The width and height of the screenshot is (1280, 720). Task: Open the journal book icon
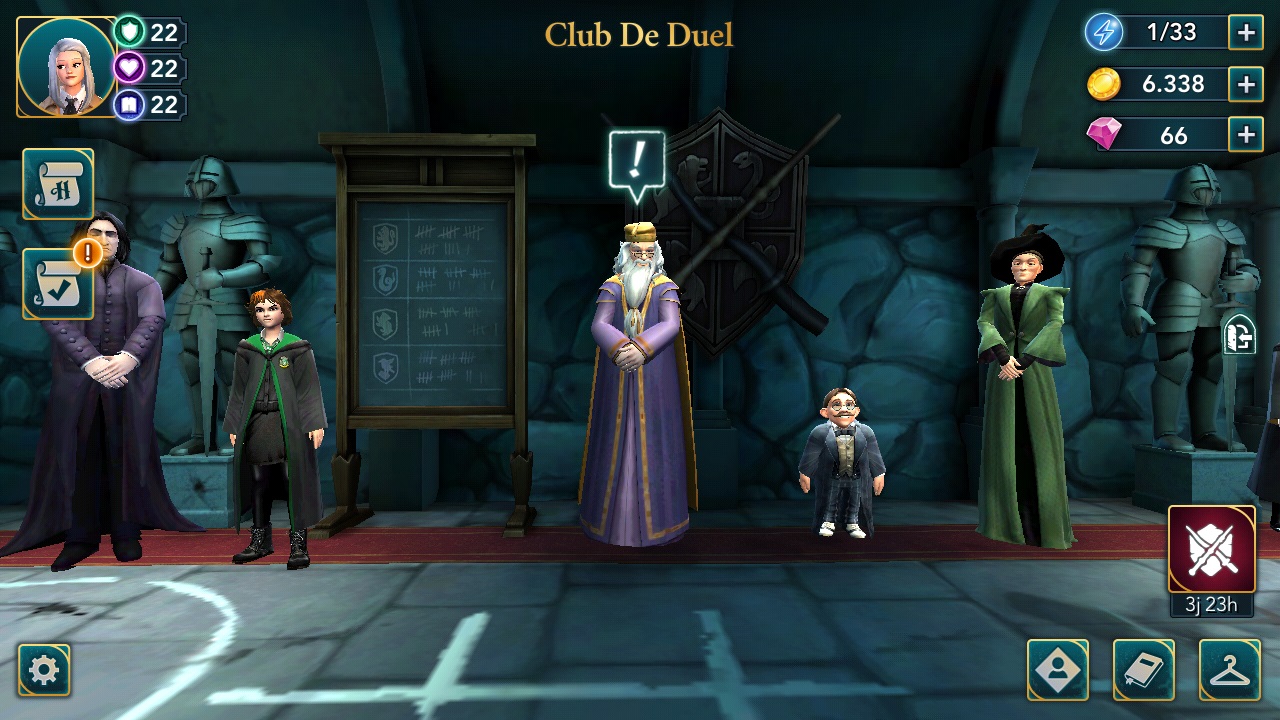pos(1141,668)
